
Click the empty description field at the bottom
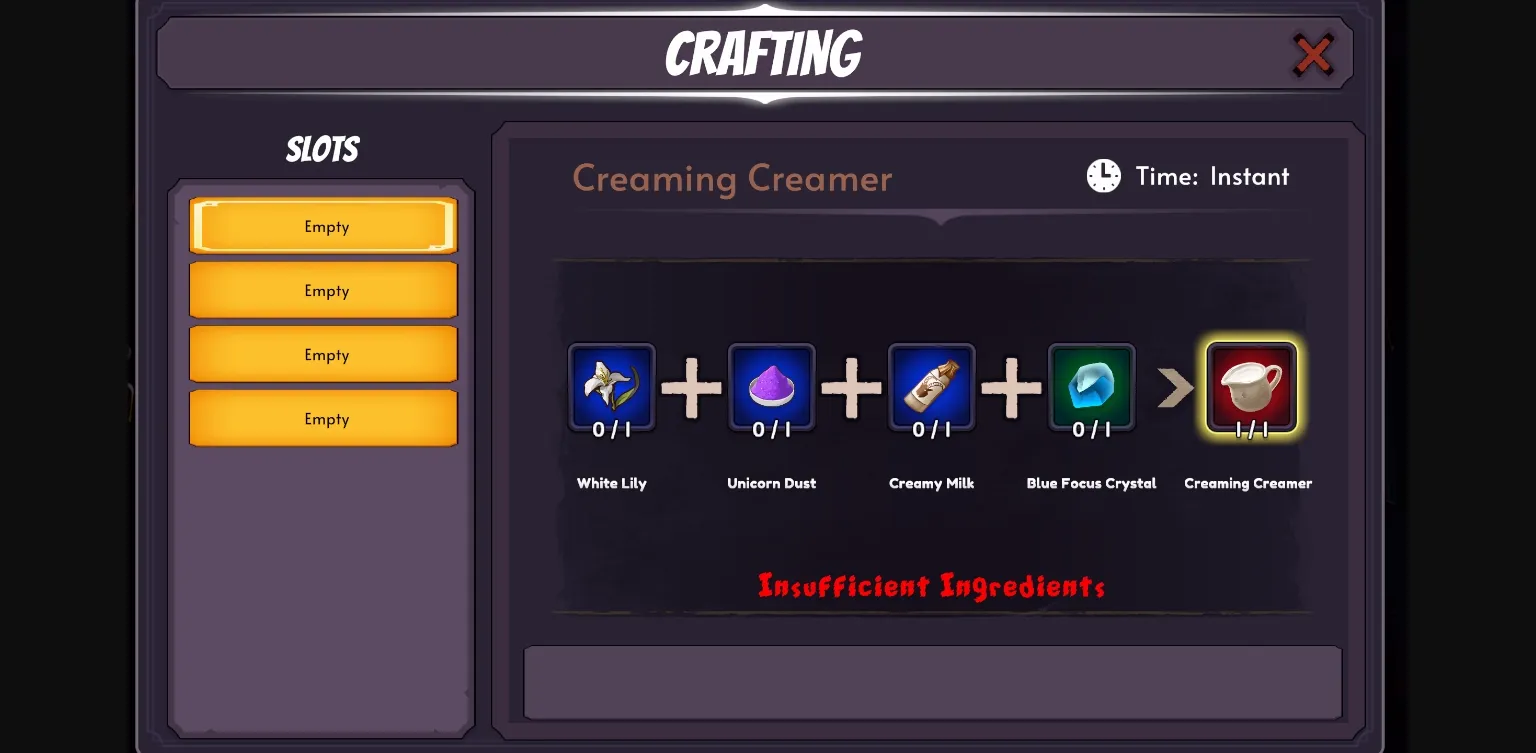[x=932, y=681]
